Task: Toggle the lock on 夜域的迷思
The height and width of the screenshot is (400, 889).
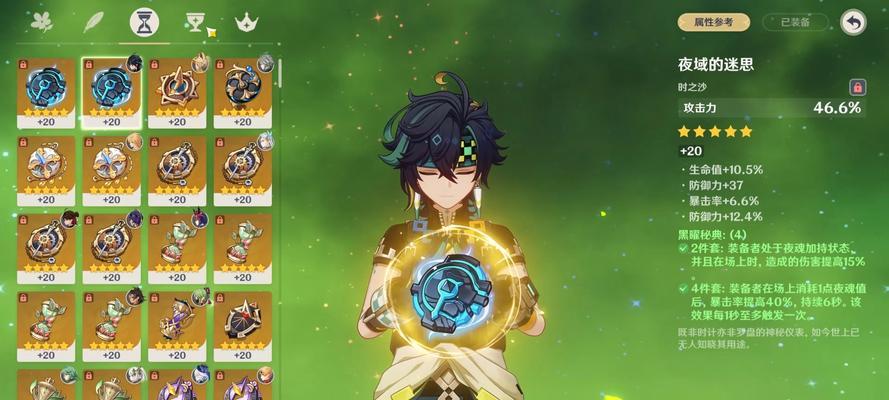Action: [x=856, y=87]
